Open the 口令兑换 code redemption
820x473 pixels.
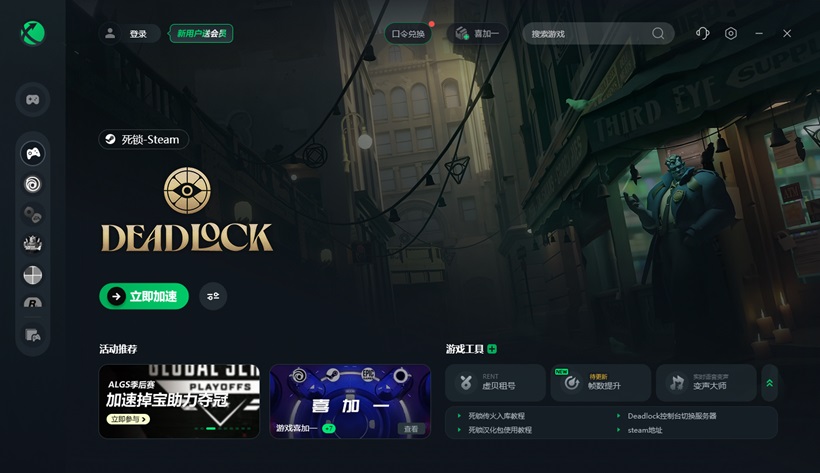click(x=408, y=34)
